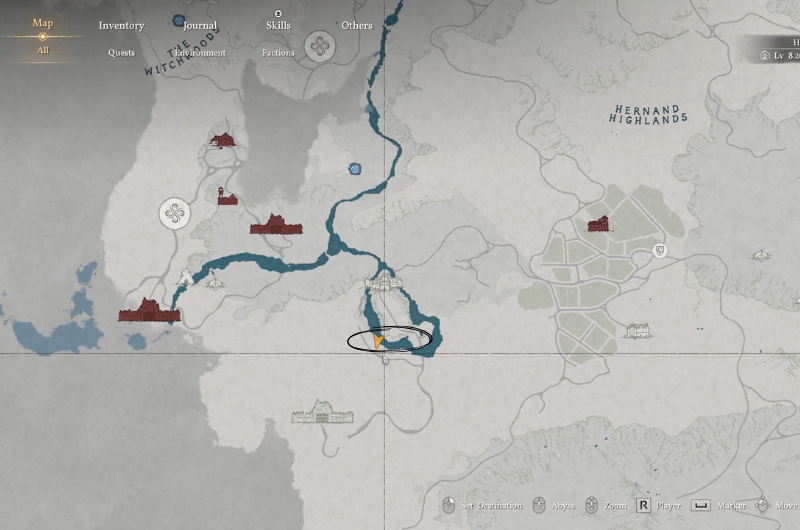Filter the map by Quests
Image resolution: width=800 pixels, height=530 pixels.
(x=121, y=52)
